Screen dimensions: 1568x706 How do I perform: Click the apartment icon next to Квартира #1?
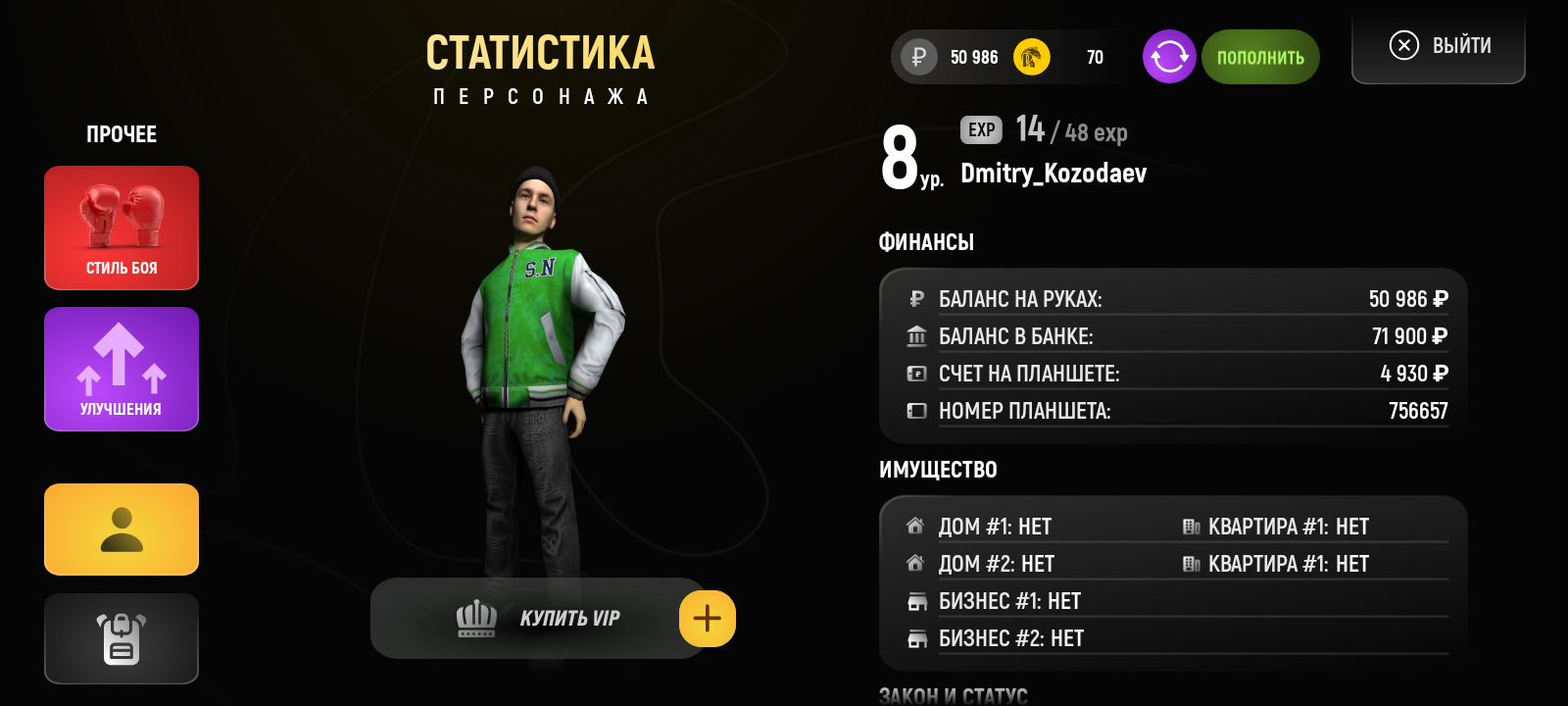[1192, 526]
